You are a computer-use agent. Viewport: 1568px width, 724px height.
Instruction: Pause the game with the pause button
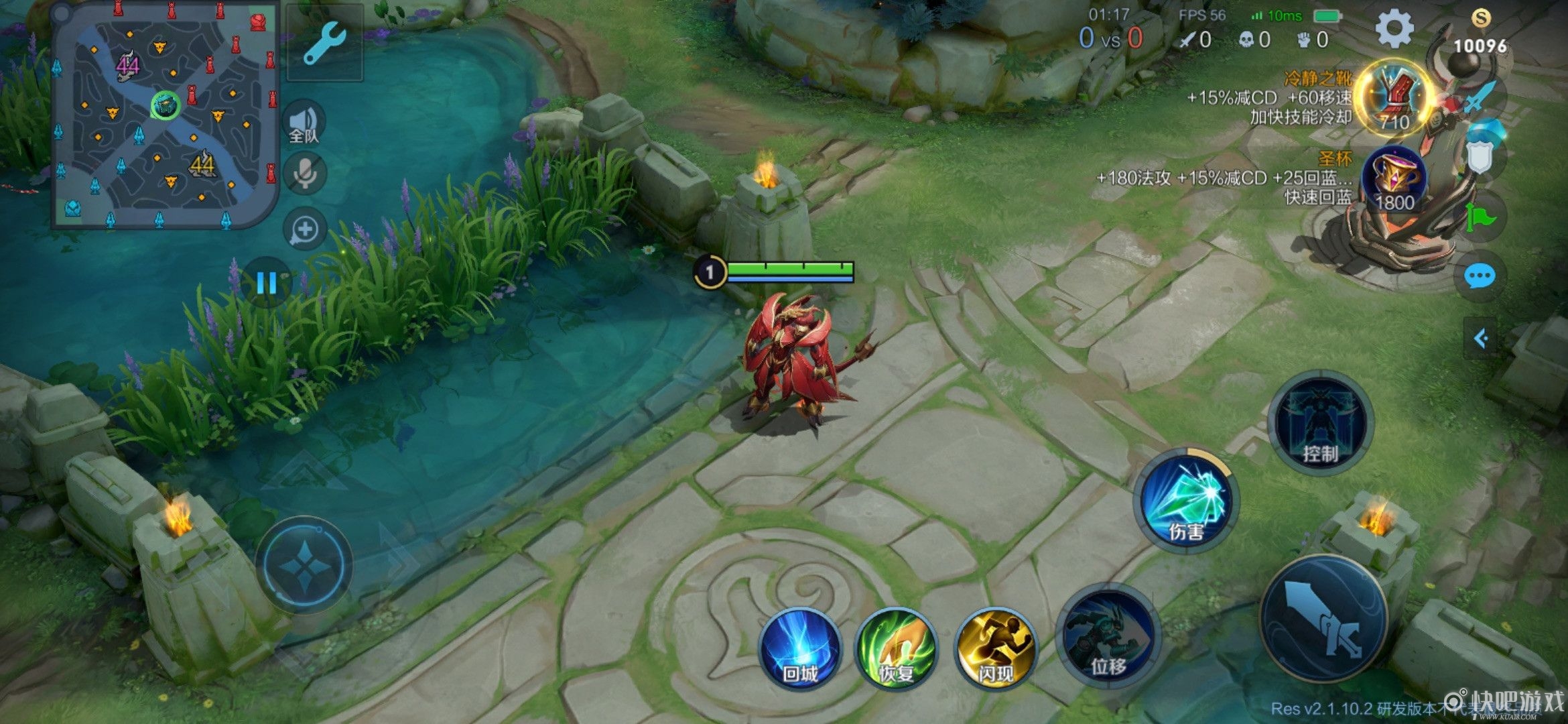click(267, 283)
